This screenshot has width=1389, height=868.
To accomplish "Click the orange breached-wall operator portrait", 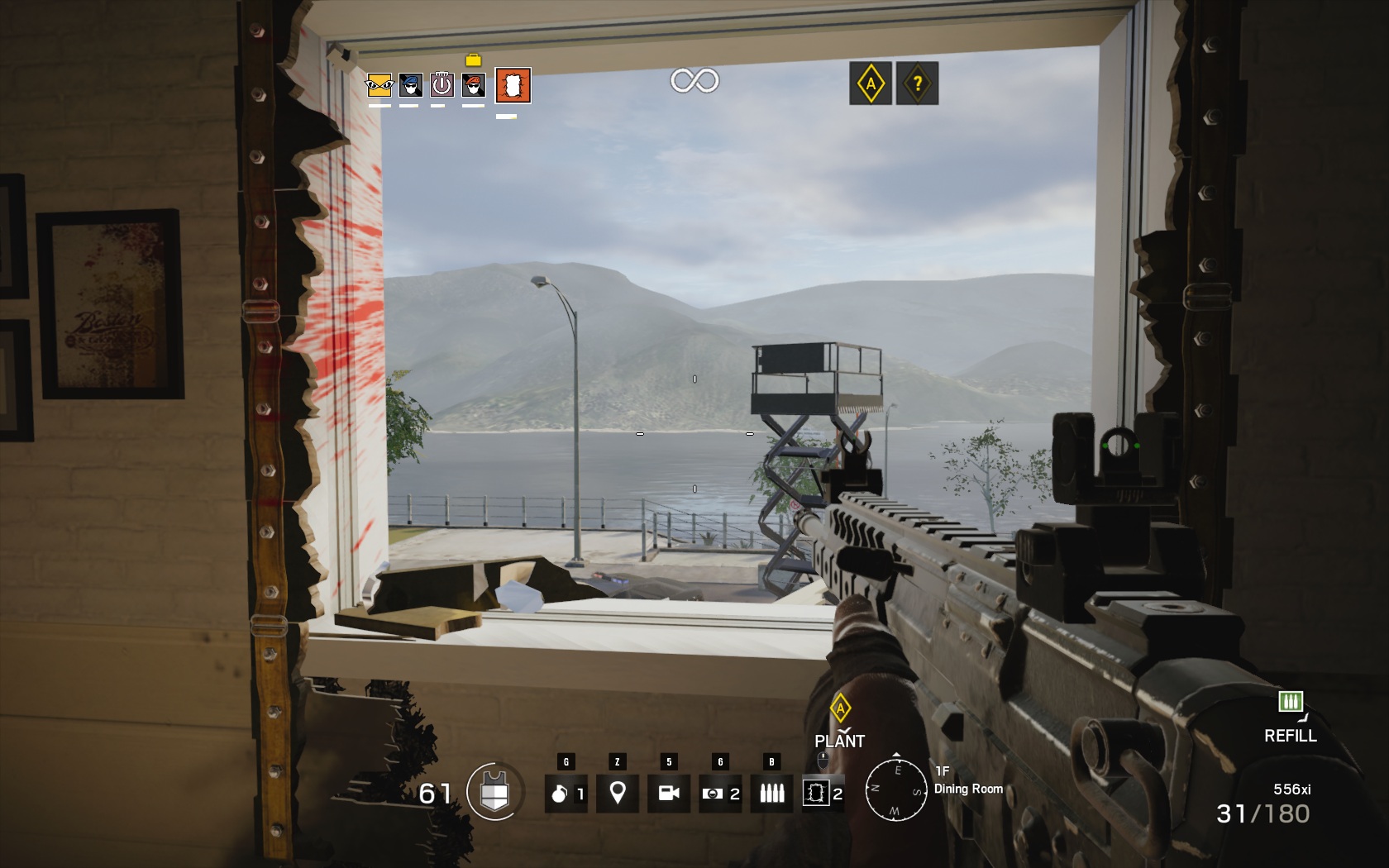I will [x=513, y=85].
